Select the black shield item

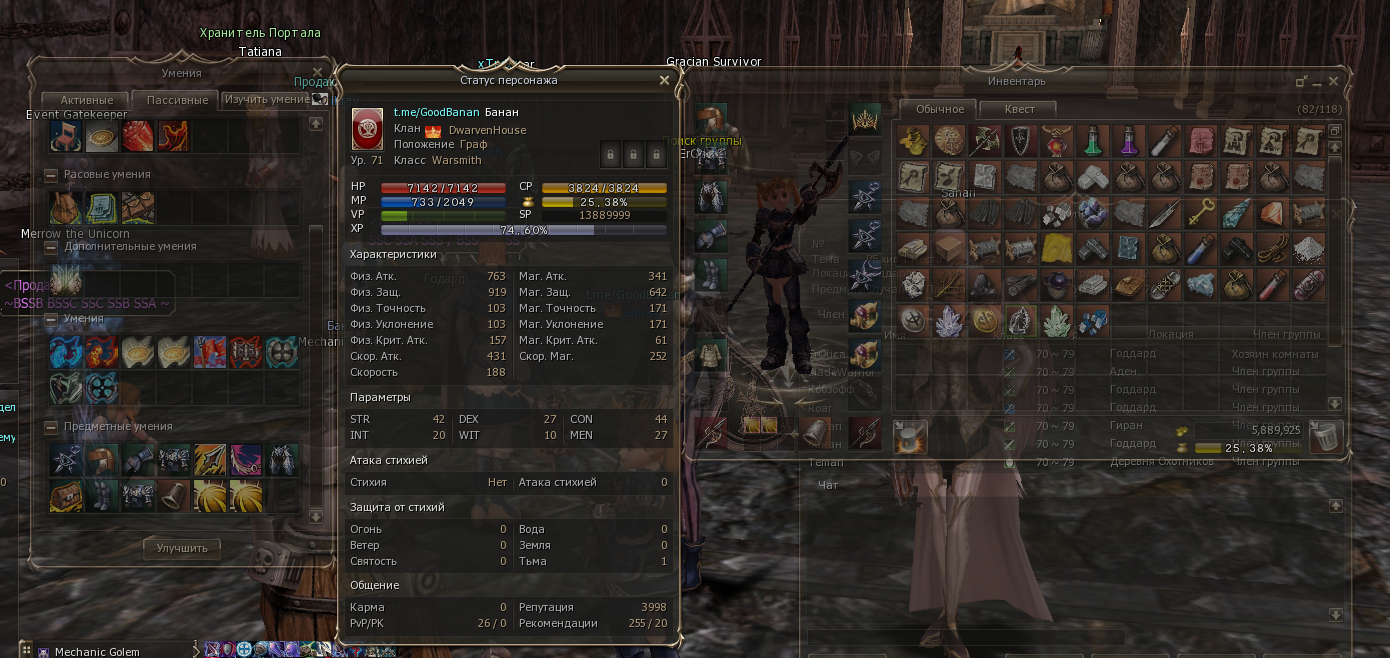click(x=1020, y=141)
